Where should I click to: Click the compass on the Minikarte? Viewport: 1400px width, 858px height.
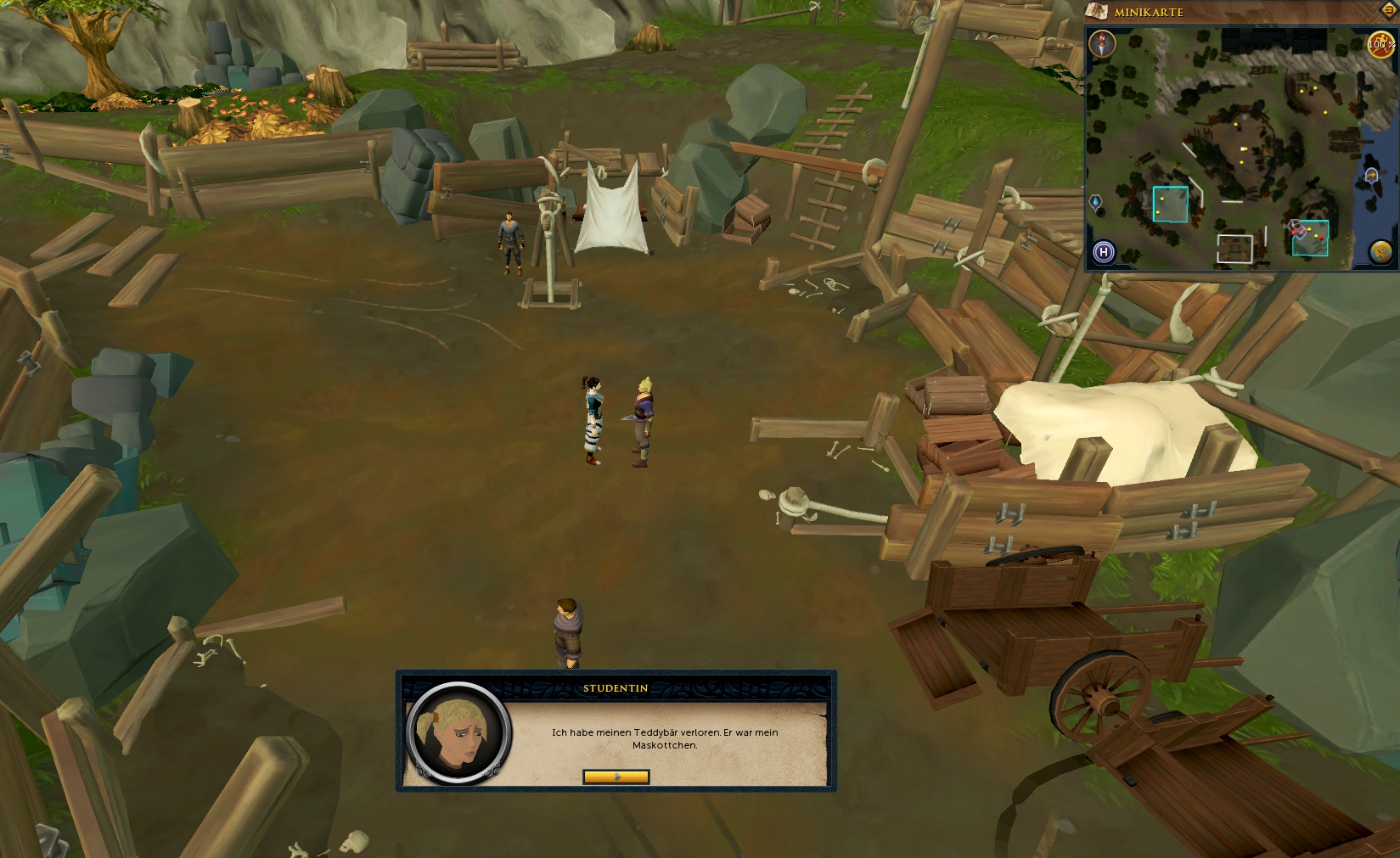pyautogui.click(x=1102, y=42)
